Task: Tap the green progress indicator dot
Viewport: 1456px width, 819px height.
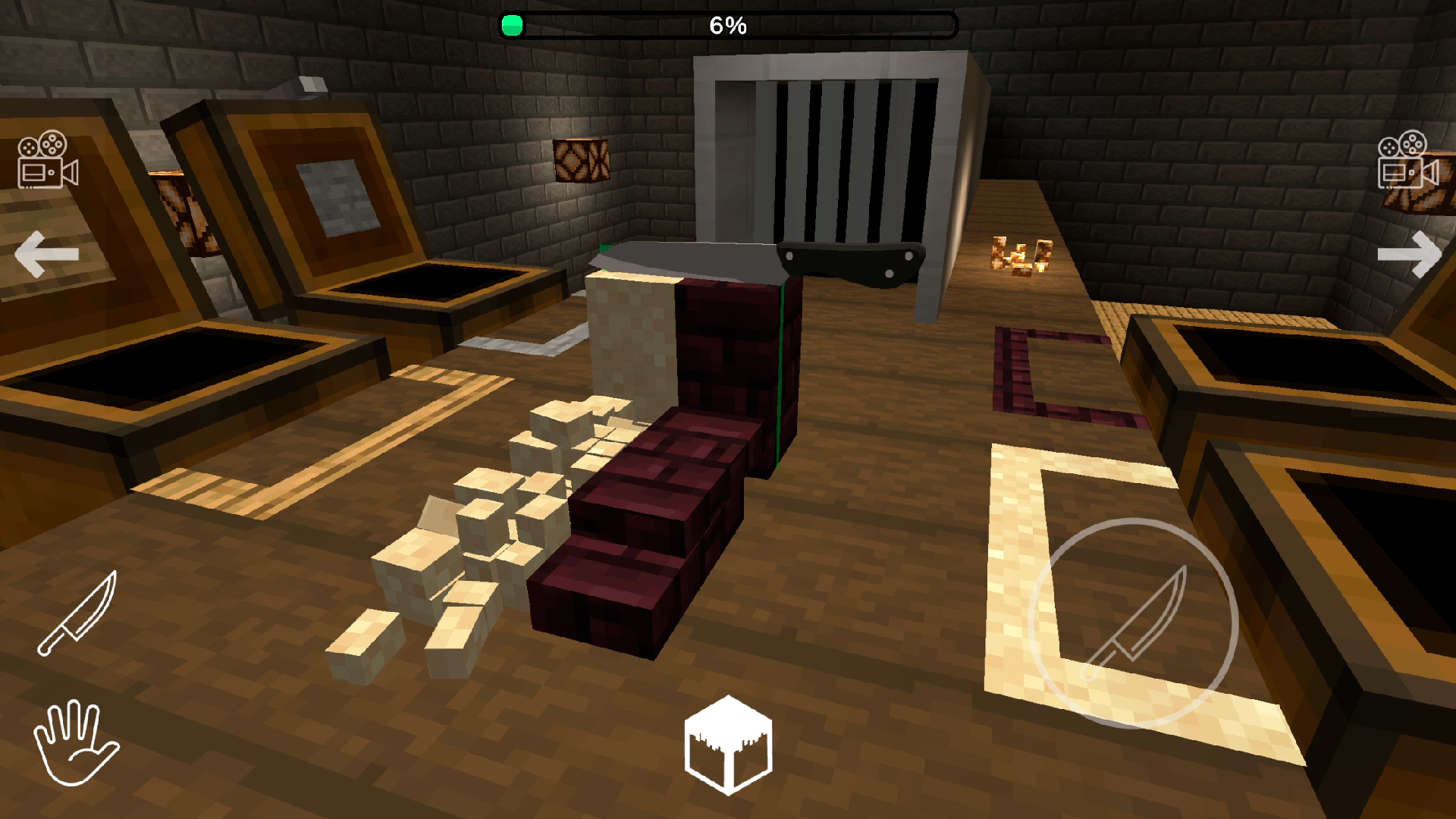Action: pyautogui.click(x=513, y=25)
